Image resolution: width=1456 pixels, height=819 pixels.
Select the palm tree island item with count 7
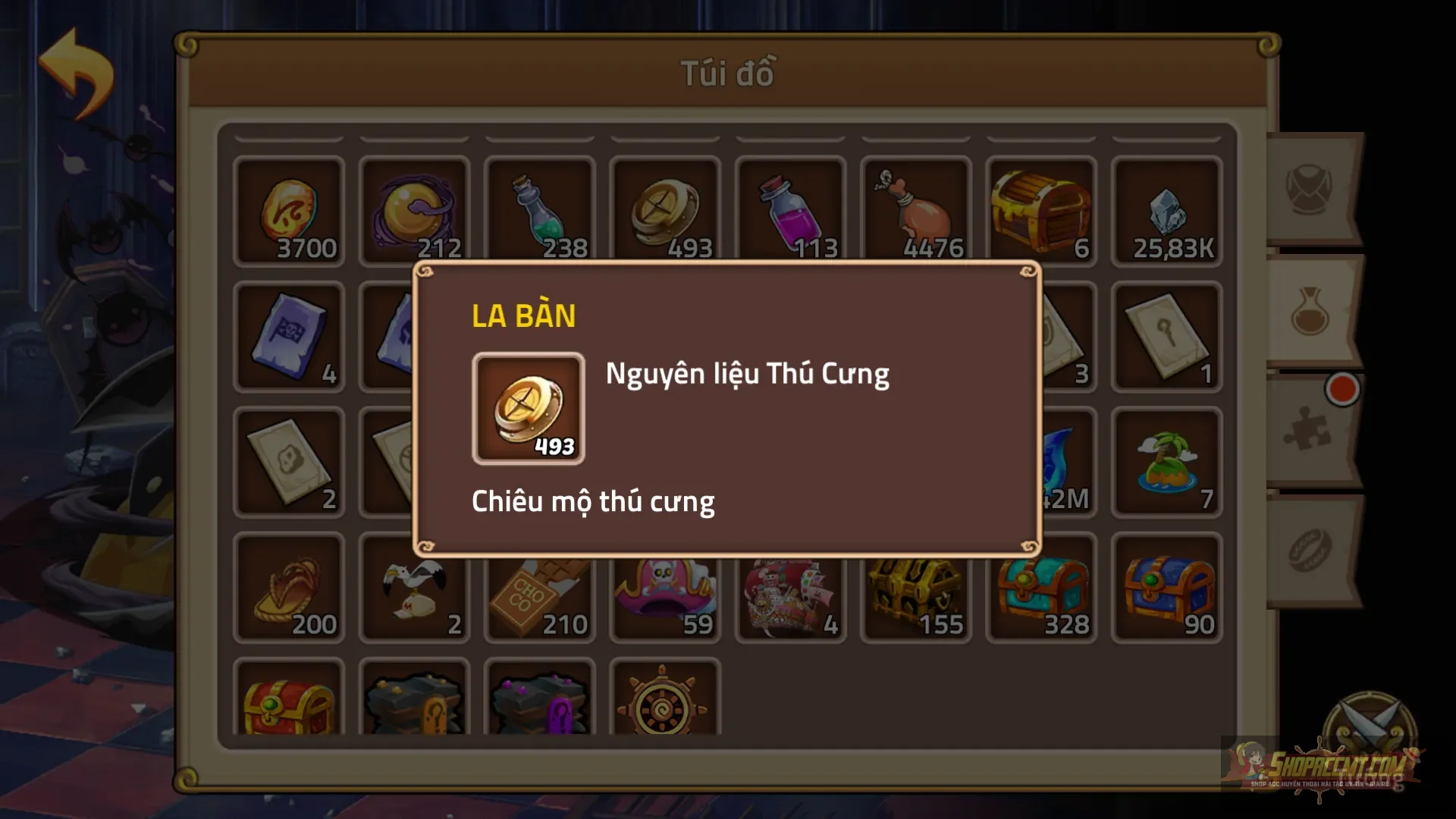[x=1167, y=463]
